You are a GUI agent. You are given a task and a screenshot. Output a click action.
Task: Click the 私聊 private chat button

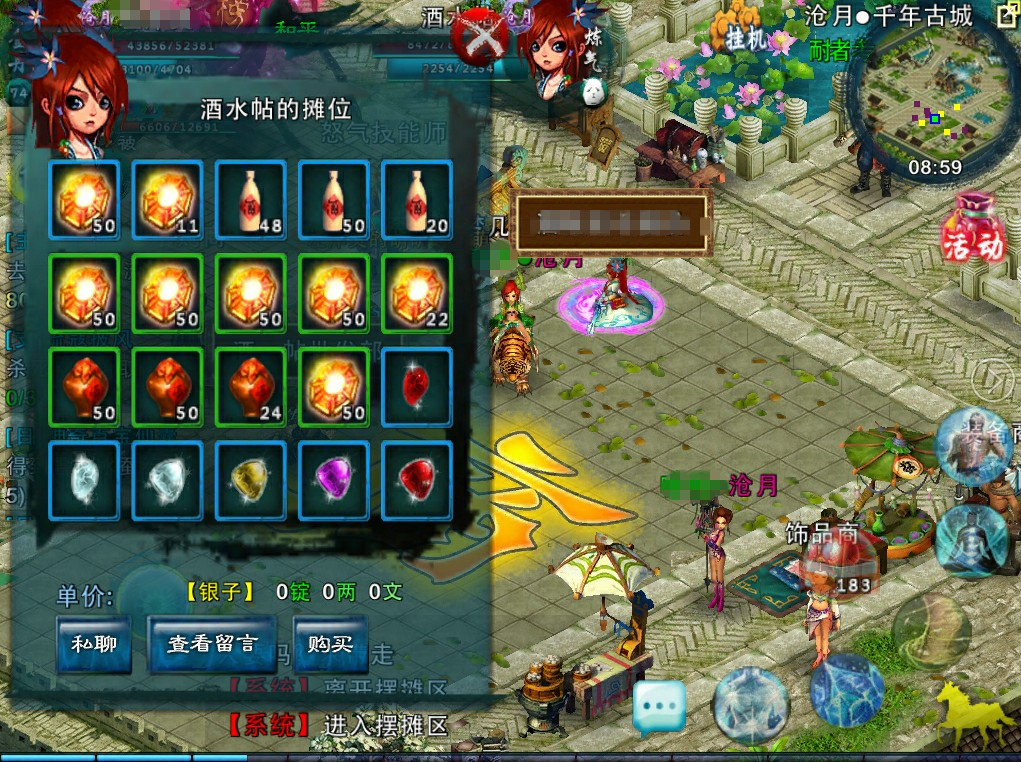[x=94, y=644]
